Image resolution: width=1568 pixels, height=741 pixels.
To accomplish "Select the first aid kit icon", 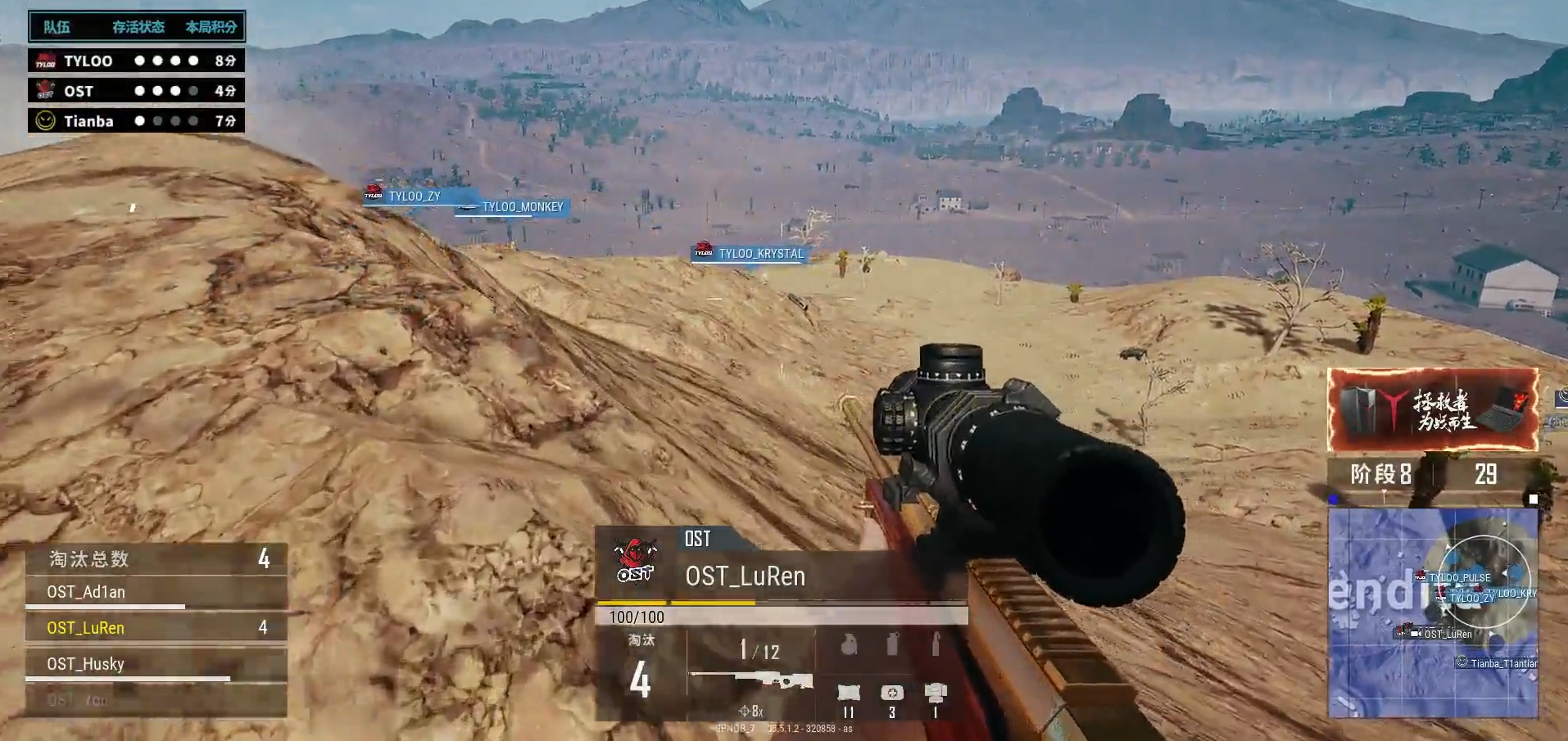I will (x=892, y=694).
